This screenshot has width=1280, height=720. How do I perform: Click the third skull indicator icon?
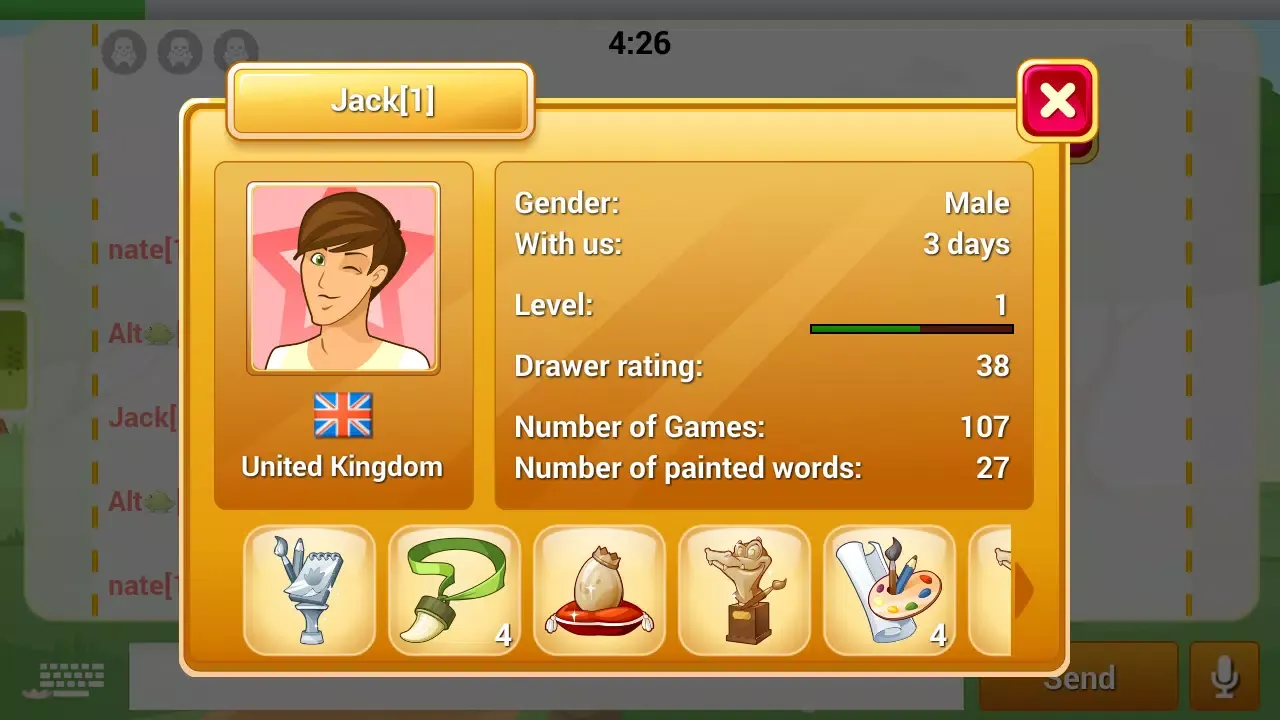(x=235, y=51)
